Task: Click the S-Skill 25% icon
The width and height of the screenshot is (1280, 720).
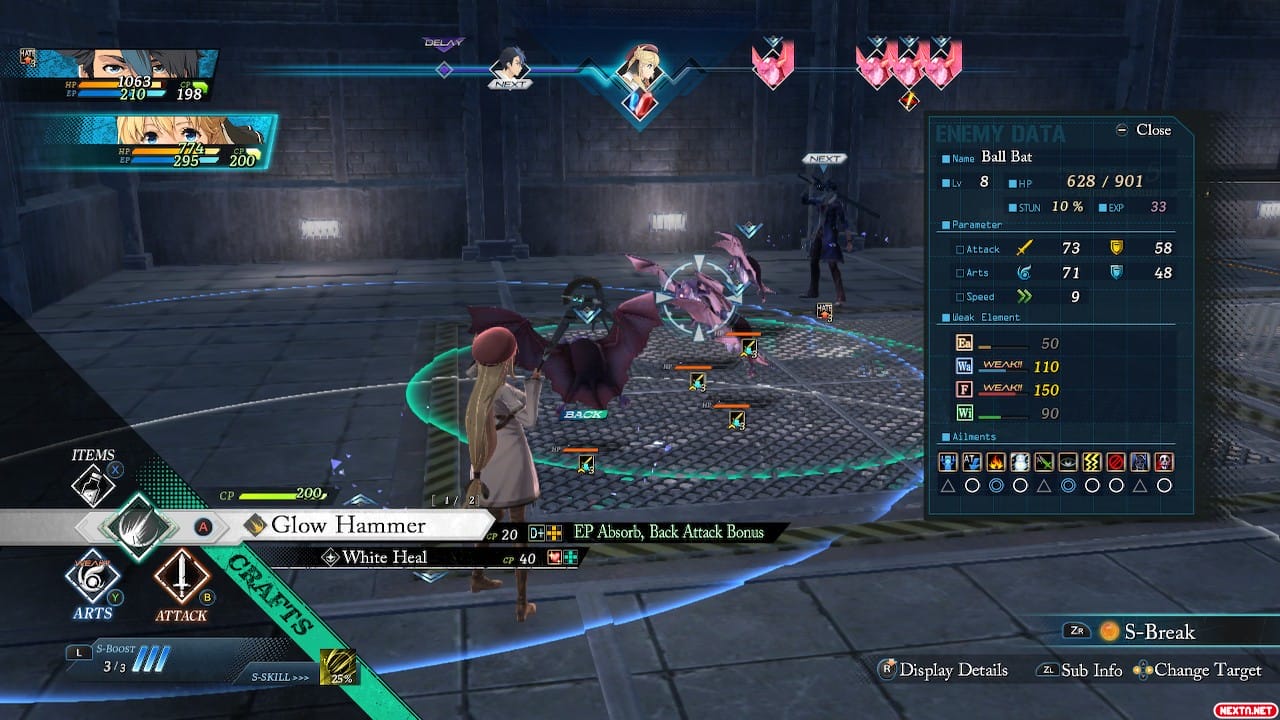Action: click(338, 668)
